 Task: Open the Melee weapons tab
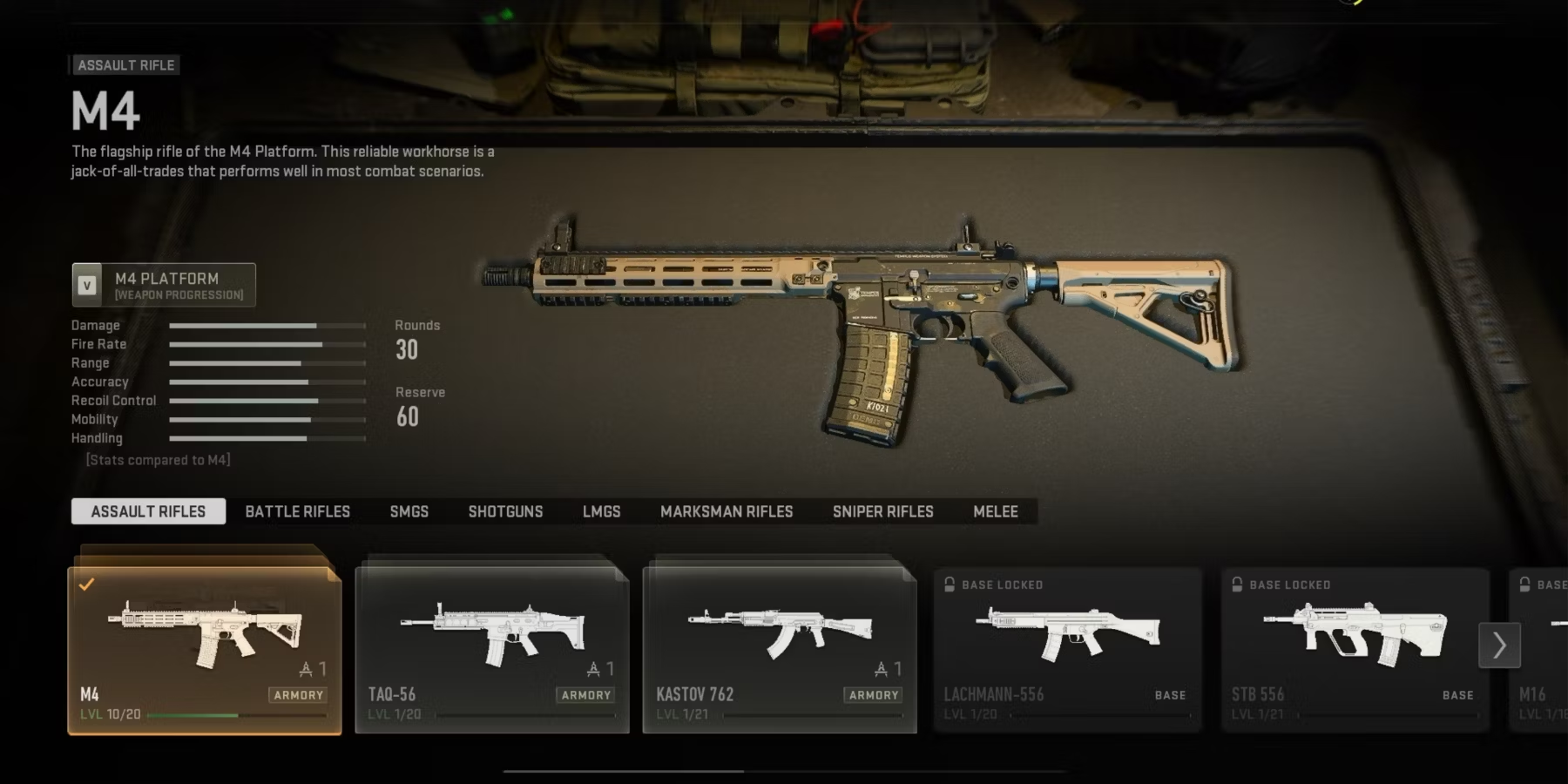[x=995, y=511]
